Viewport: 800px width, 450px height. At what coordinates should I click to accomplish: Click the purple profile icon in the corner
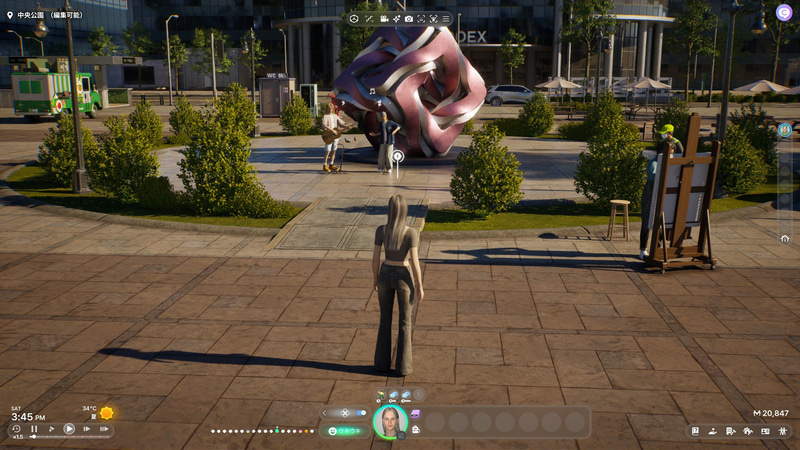point(784,8)
